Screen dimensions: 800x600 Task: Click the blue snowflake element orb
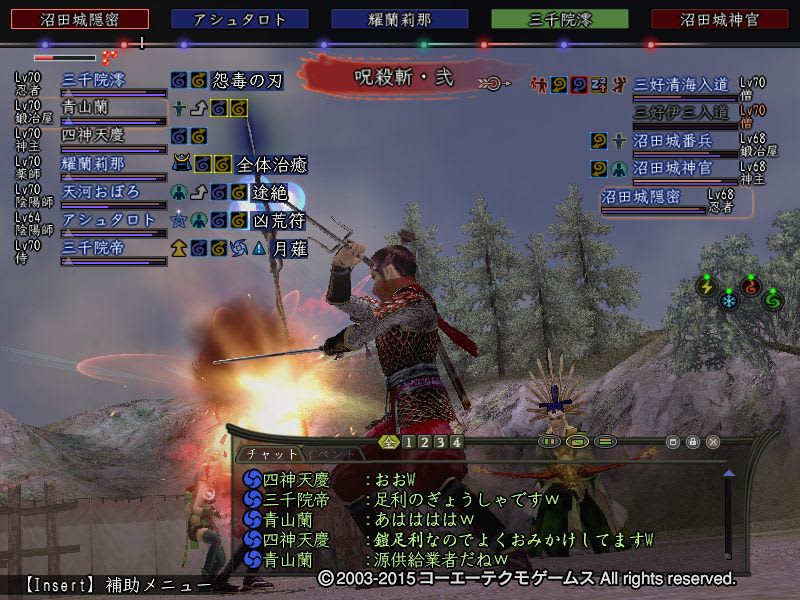pos(729,299)
